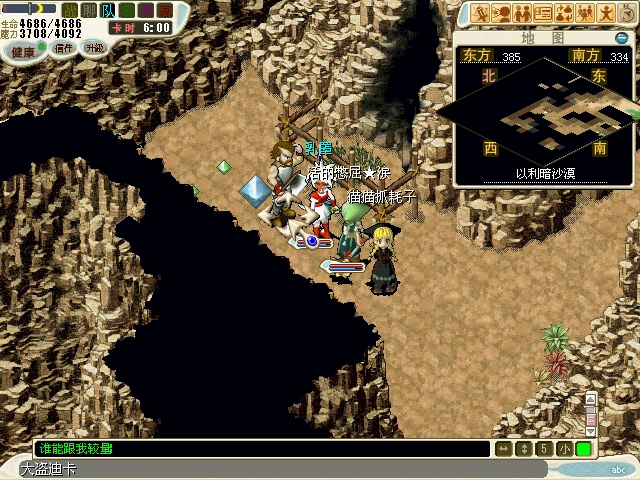Open the 信件 mail button
640x480 pixels.
(x=64, y=48)
